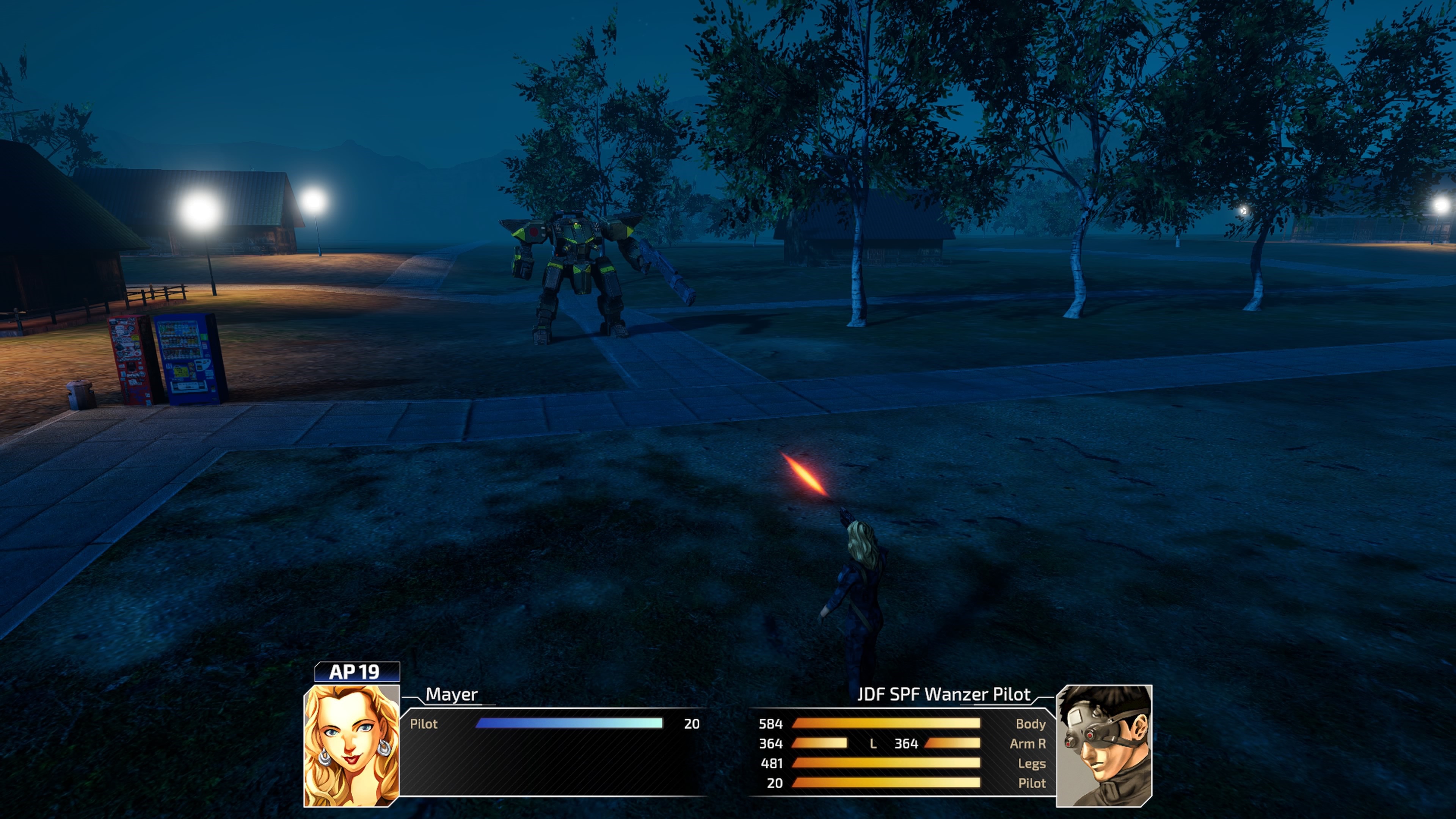Click the value 584 next to Body
This screenshot has width=1456, height=819.
770,724
